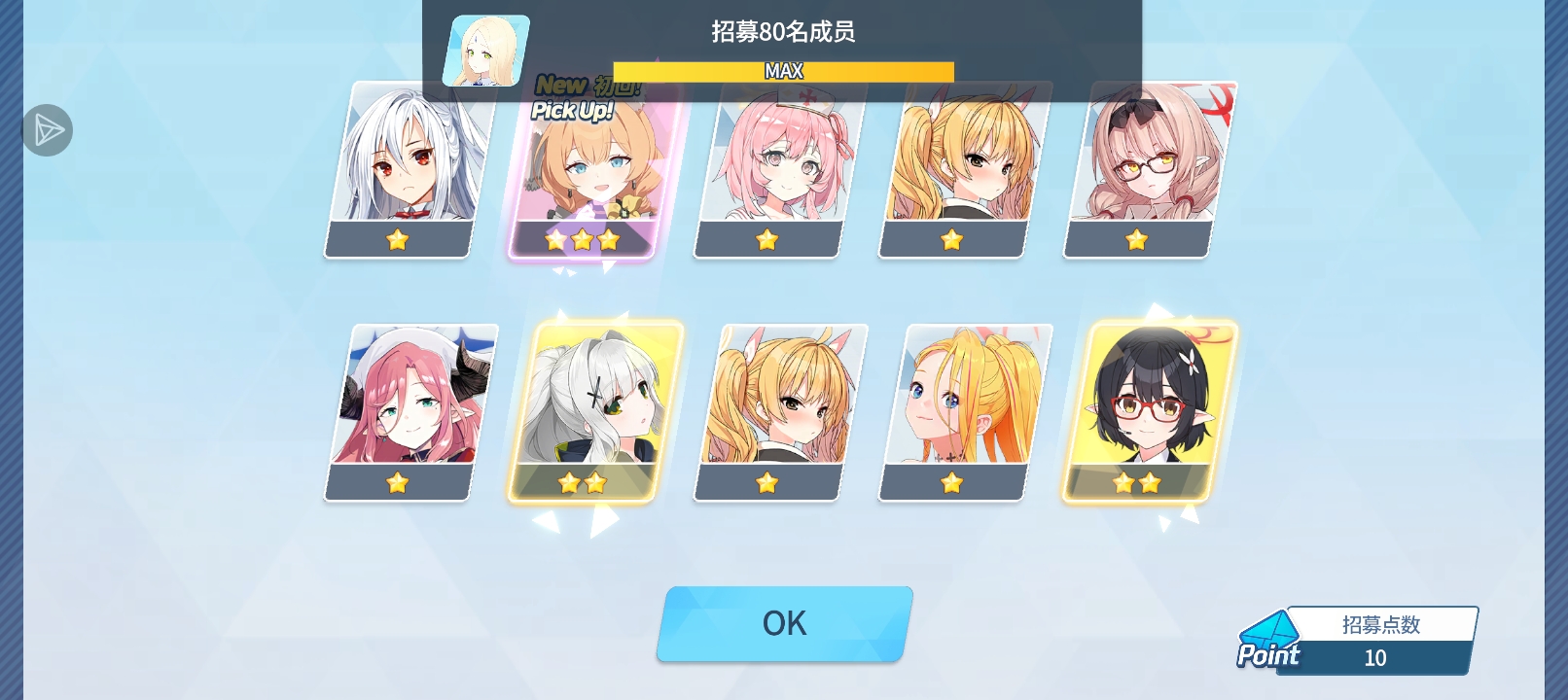This screenshot has width=1568, height=700.
Task: Click the Arona avatar icon in the header
Action: point(485,49)
